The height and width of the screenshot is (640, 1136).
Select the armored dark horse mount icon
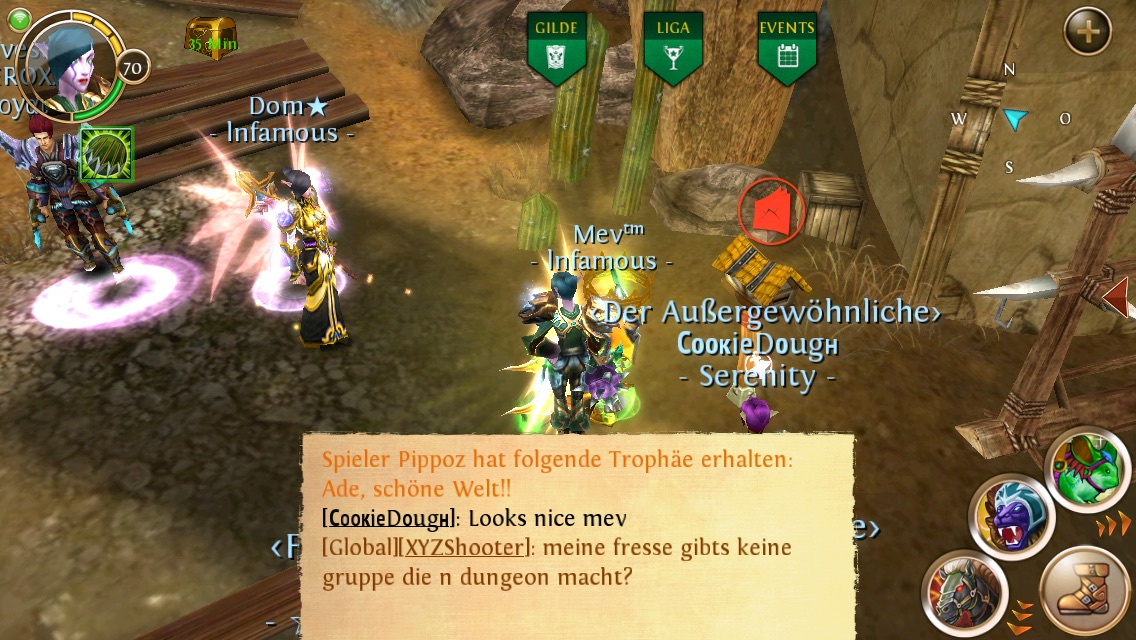coord(964,593)
